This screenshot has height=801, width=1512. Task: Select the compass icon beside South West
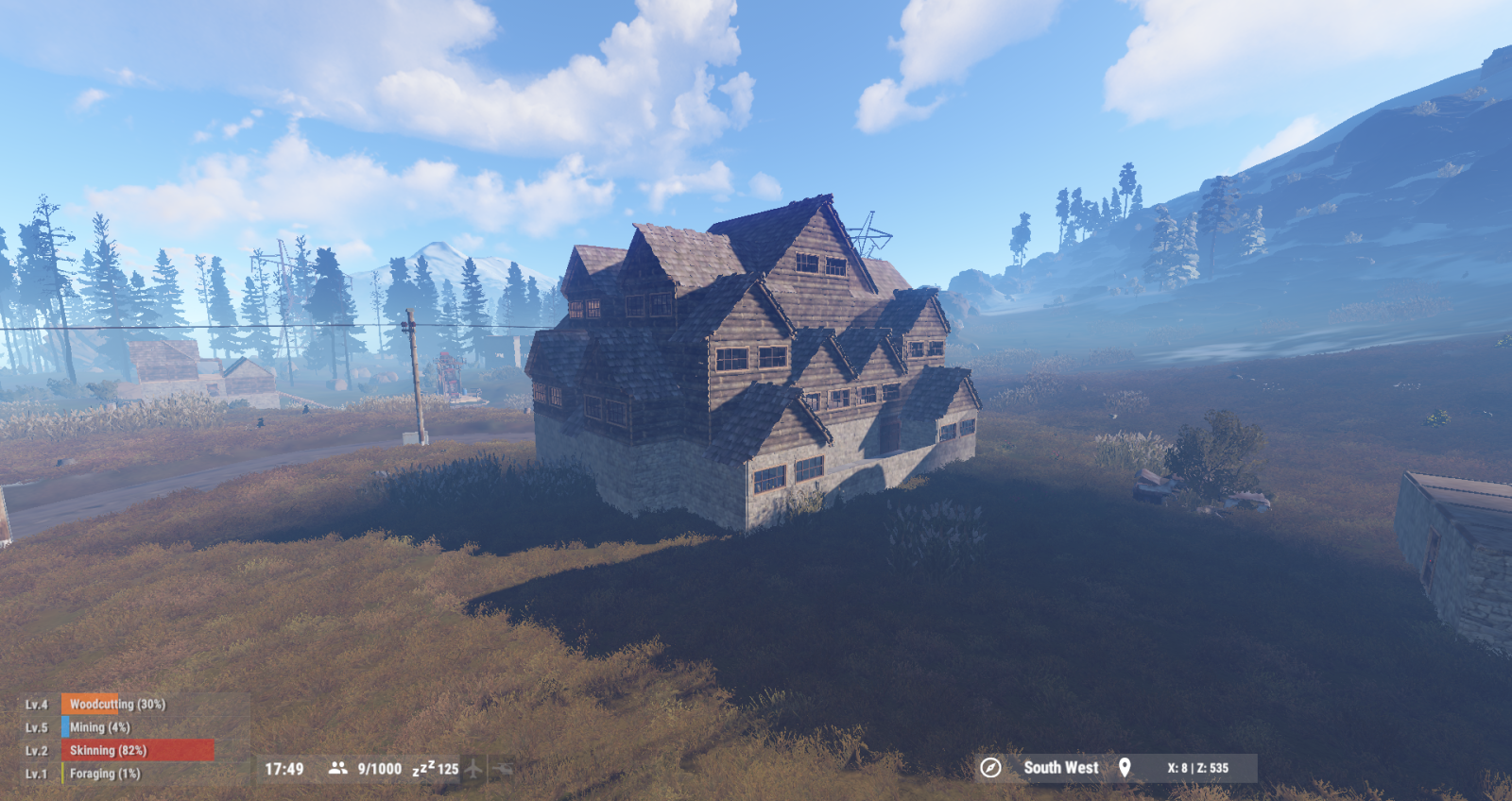(x=990, y=768)
